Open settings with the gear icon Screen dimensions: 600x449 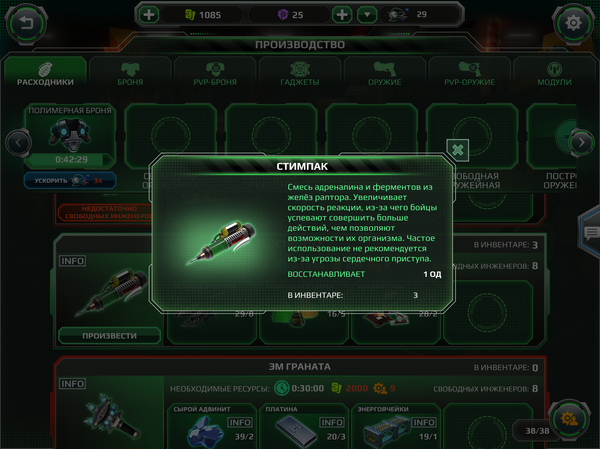click(574, 21)
